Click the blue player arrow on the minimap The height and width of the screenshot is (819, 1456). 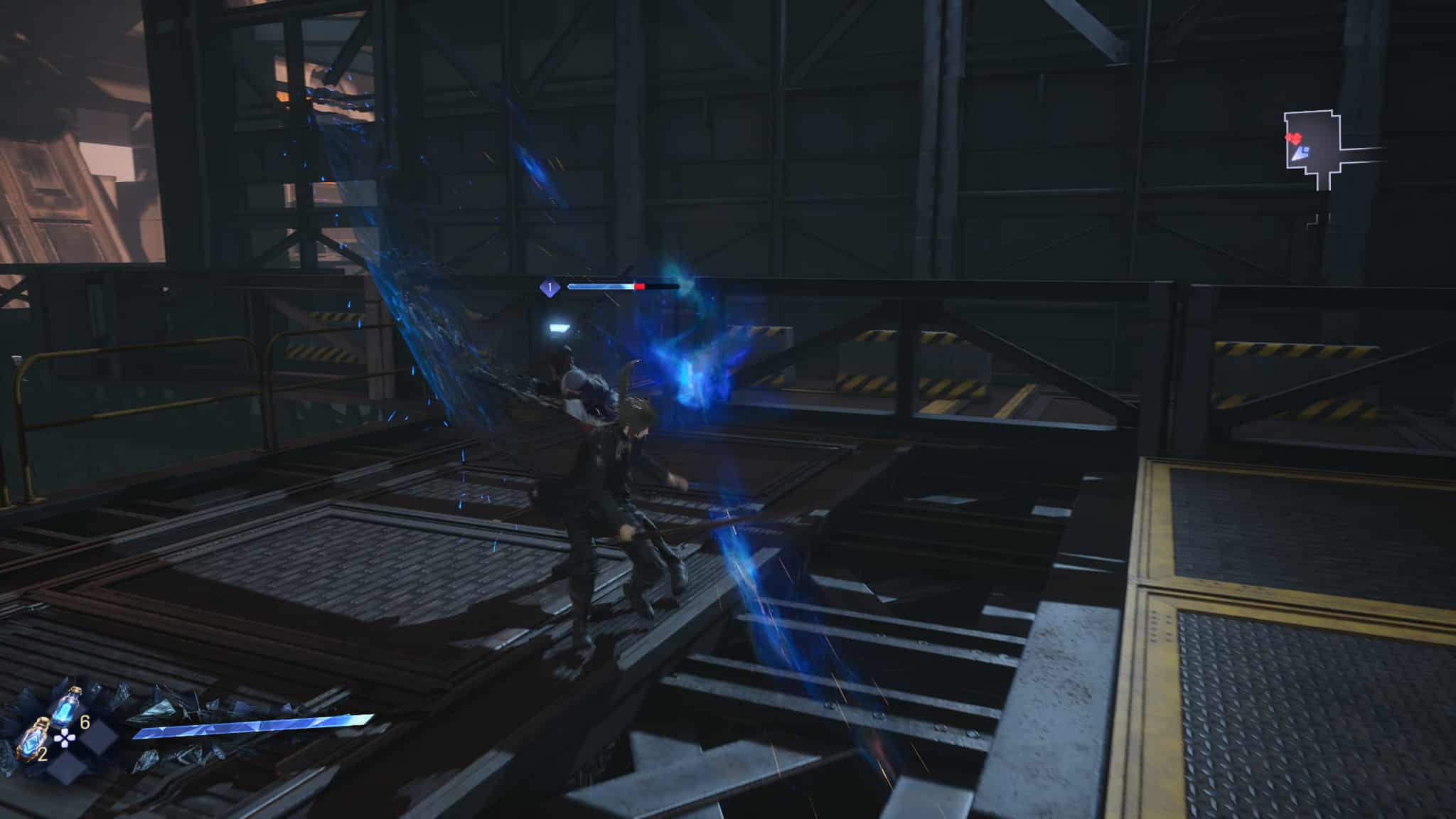point(1301,151)
